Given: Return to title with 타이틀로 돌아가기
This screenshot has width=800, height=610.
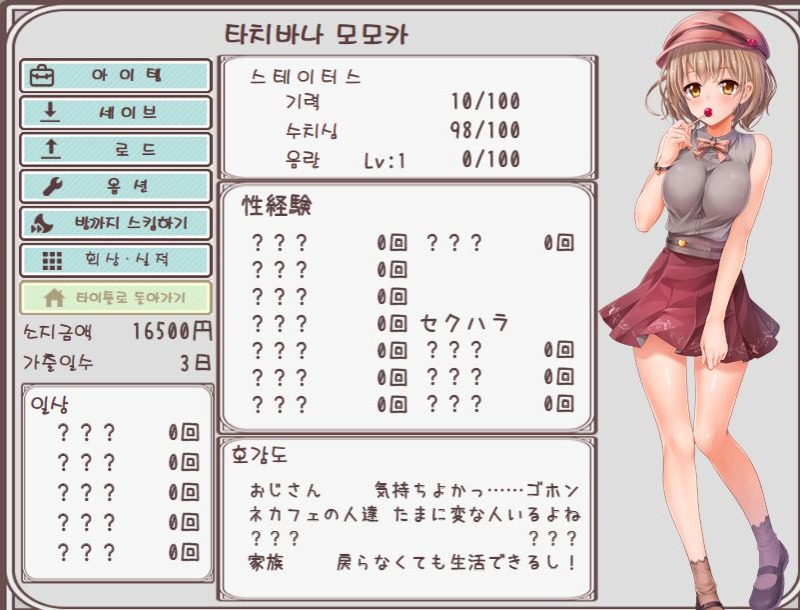Looking at the screenshot, I should tap(115, 298).
